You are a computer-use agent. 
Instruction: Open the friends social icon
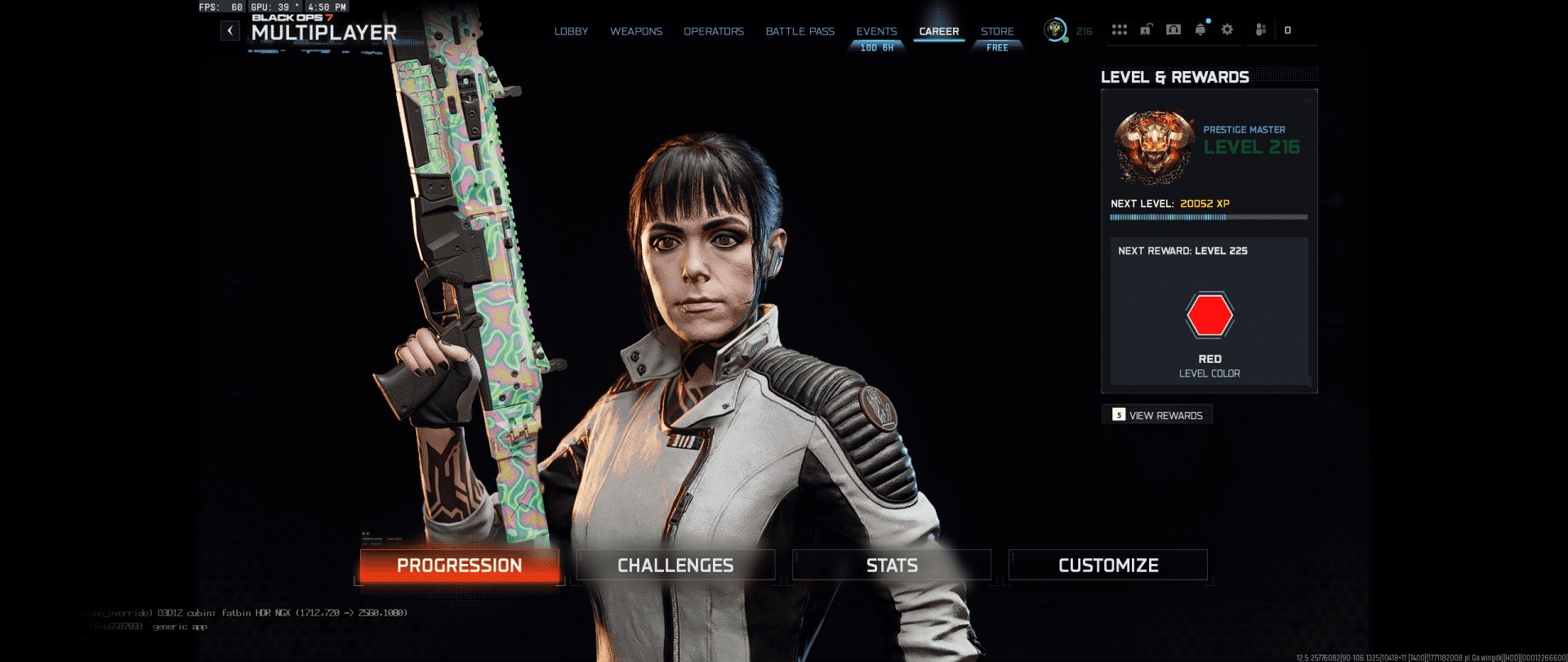click(x=1261, y=30)
